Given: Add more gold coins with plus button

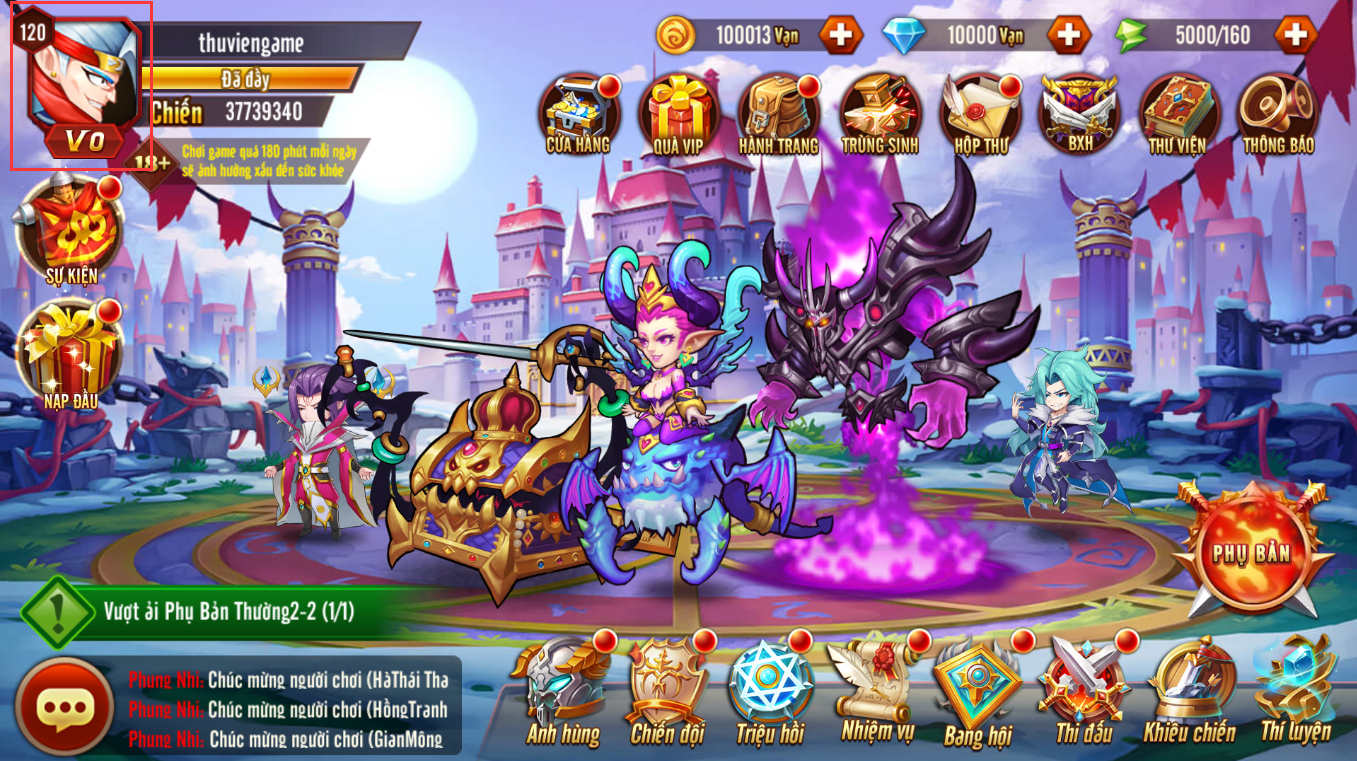Looking at the screenshot, I should [841, 36].
